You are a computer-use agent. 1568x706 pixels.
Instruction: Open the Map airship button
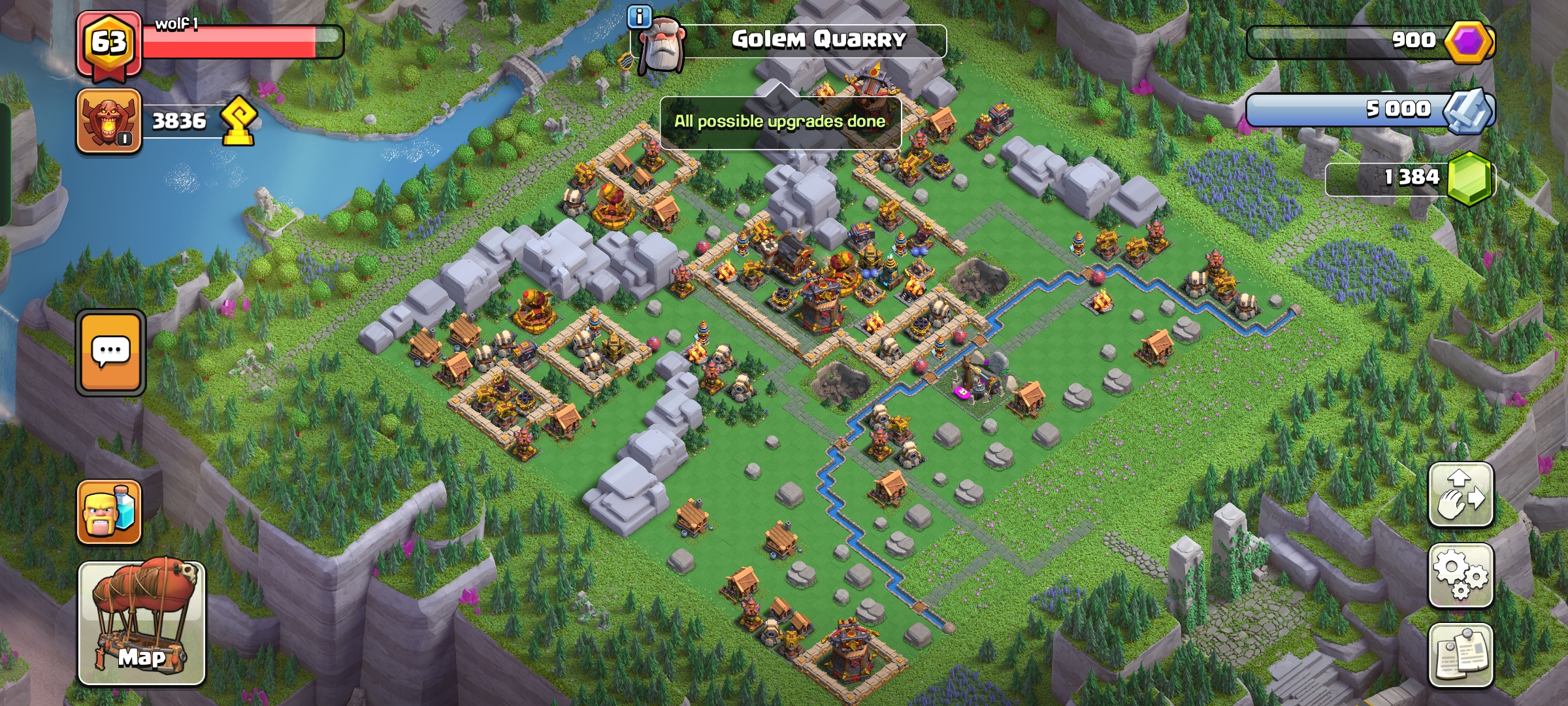(142, 622)
